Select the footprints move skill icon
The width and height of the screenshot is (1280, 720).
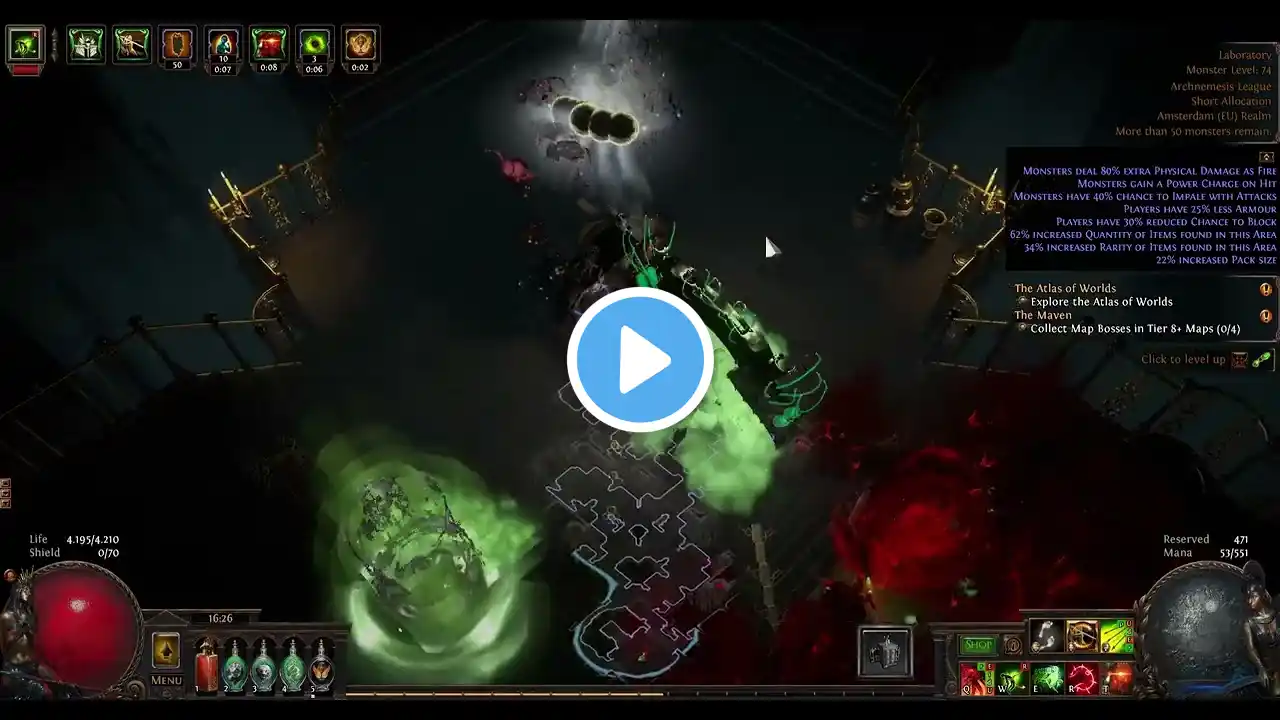click(x=1046, y=636)
